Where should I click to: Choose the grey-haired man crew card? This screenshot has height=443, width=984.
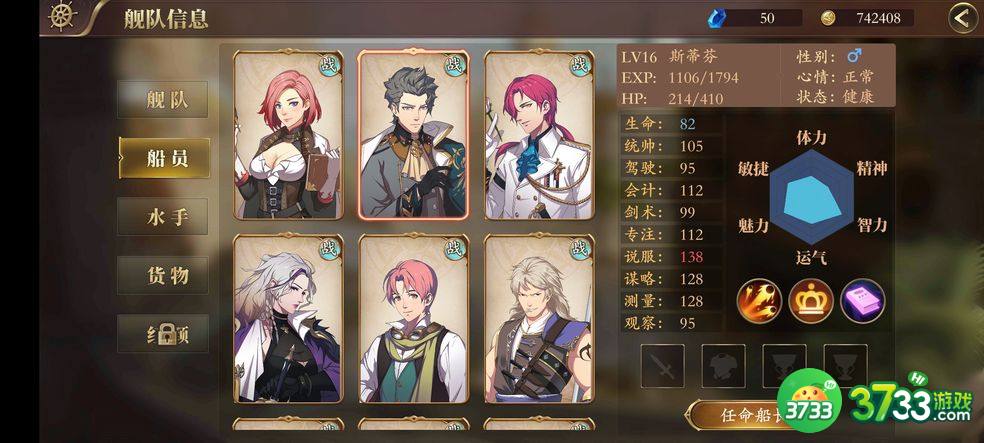(413, 134)
